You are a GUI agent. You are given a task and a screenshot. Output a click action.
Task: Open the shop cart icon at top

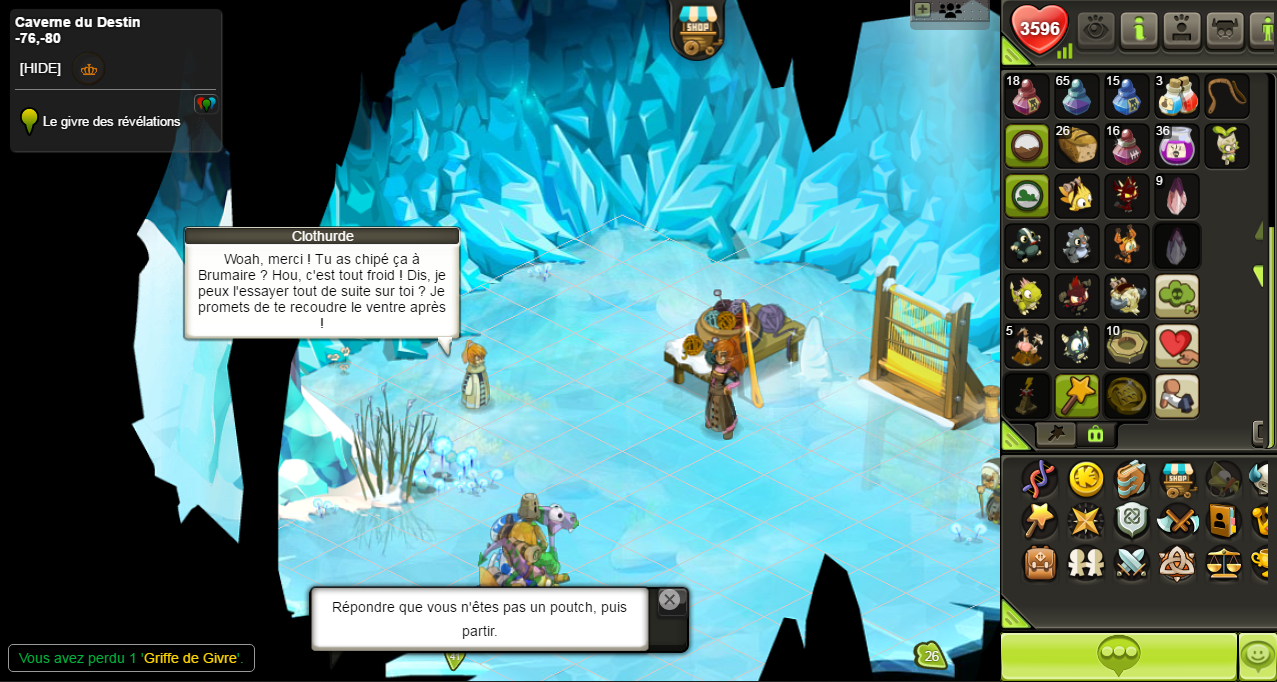(x=696, y=29)
